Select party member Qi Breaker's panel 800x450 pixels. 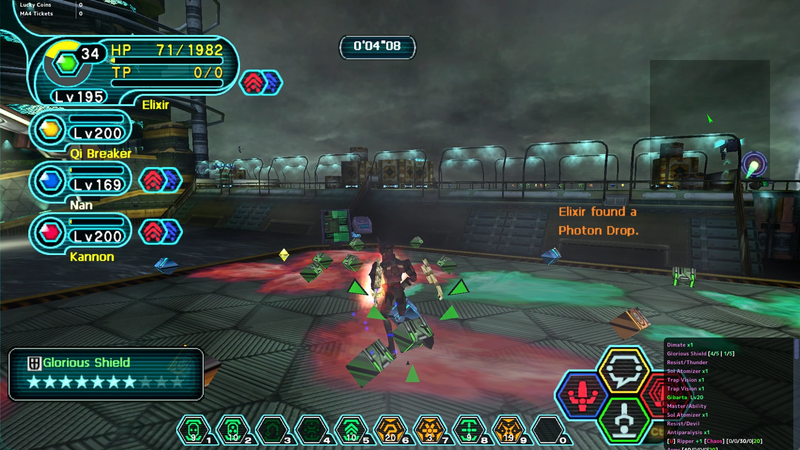tap(85, 131)
